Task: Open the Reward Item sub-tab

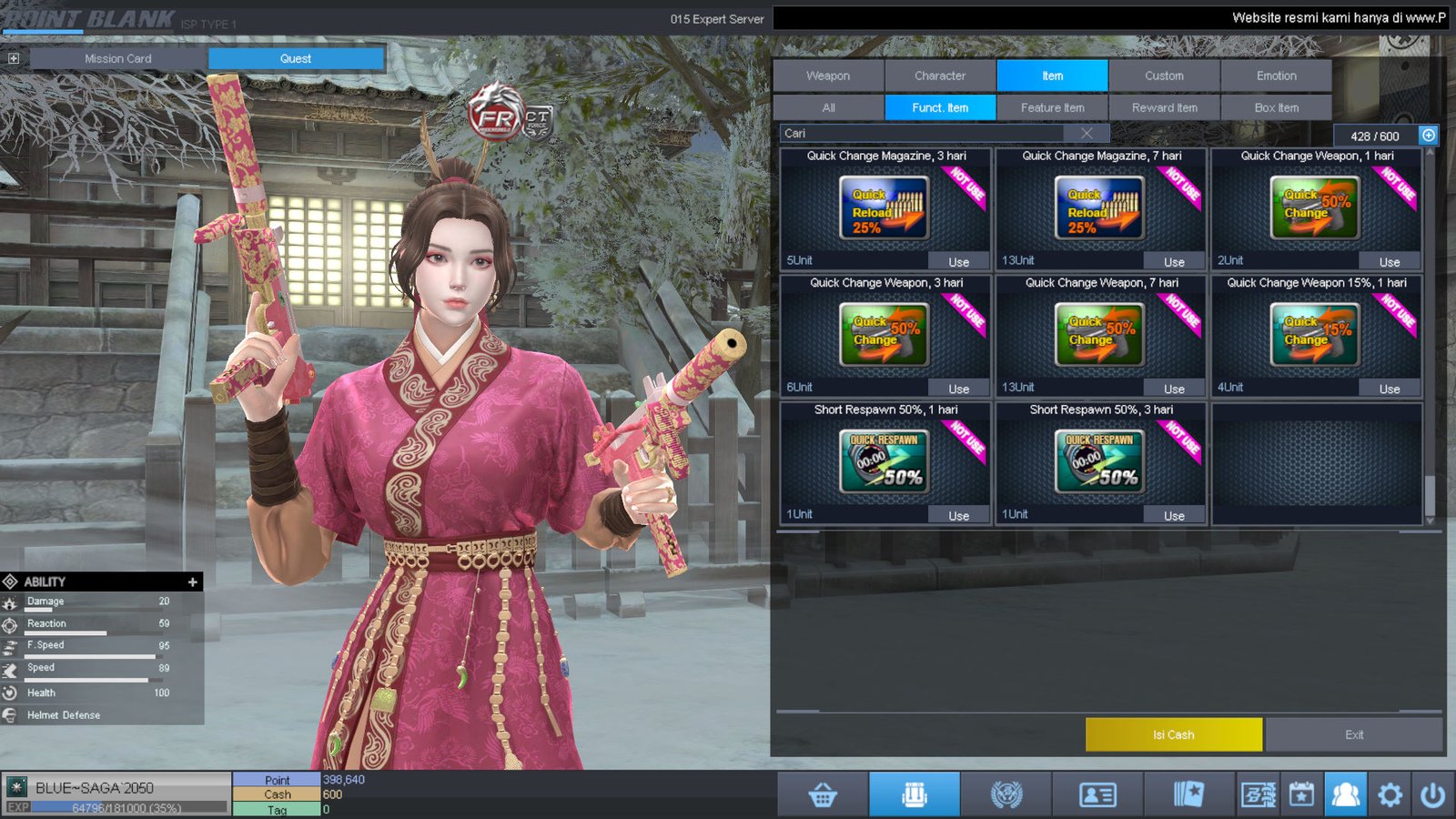Action: coord(1164,107)
